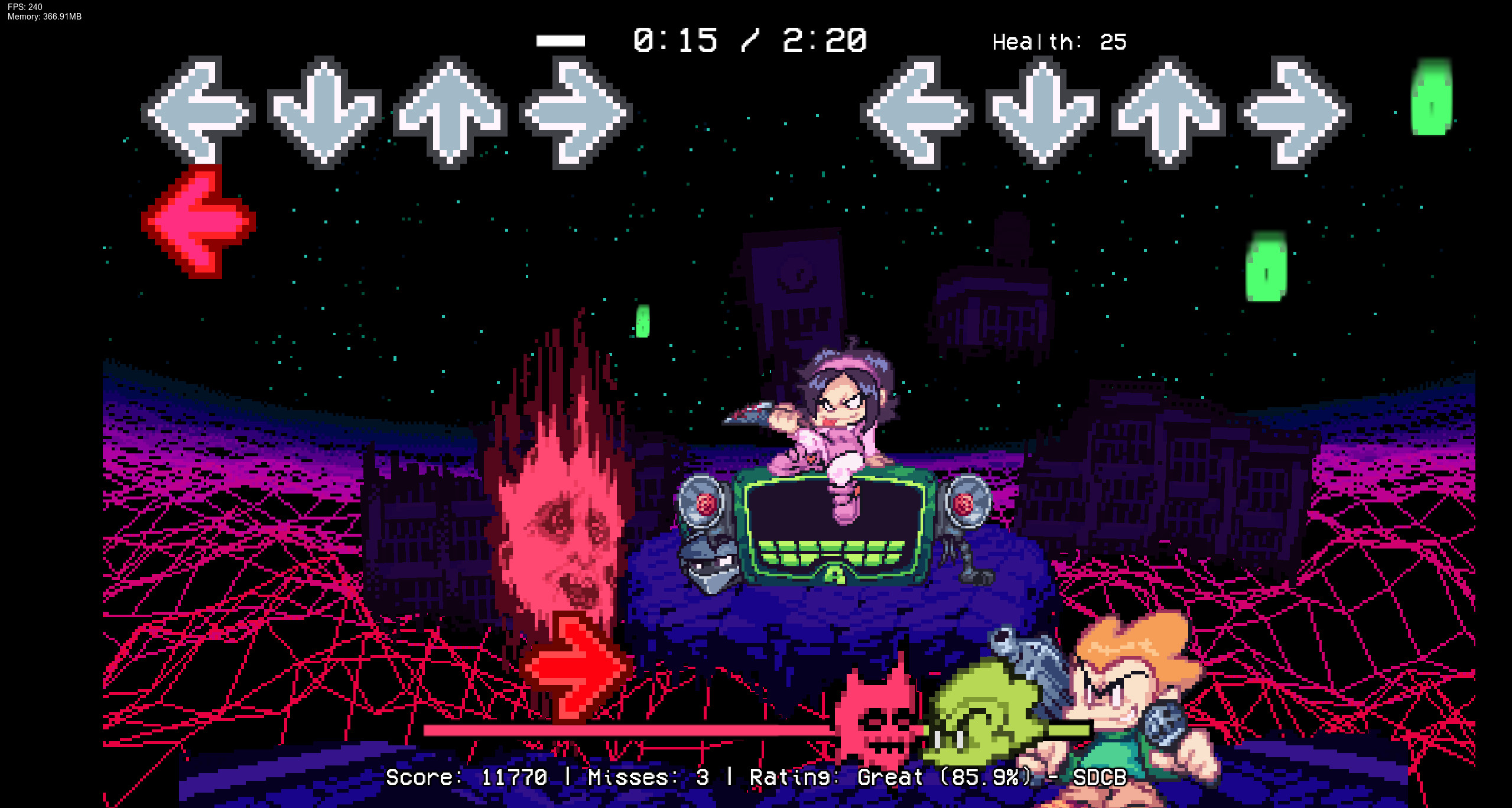
Task: Click the white song progress marker
Action: pyautogui.click(x=559, y=40)
